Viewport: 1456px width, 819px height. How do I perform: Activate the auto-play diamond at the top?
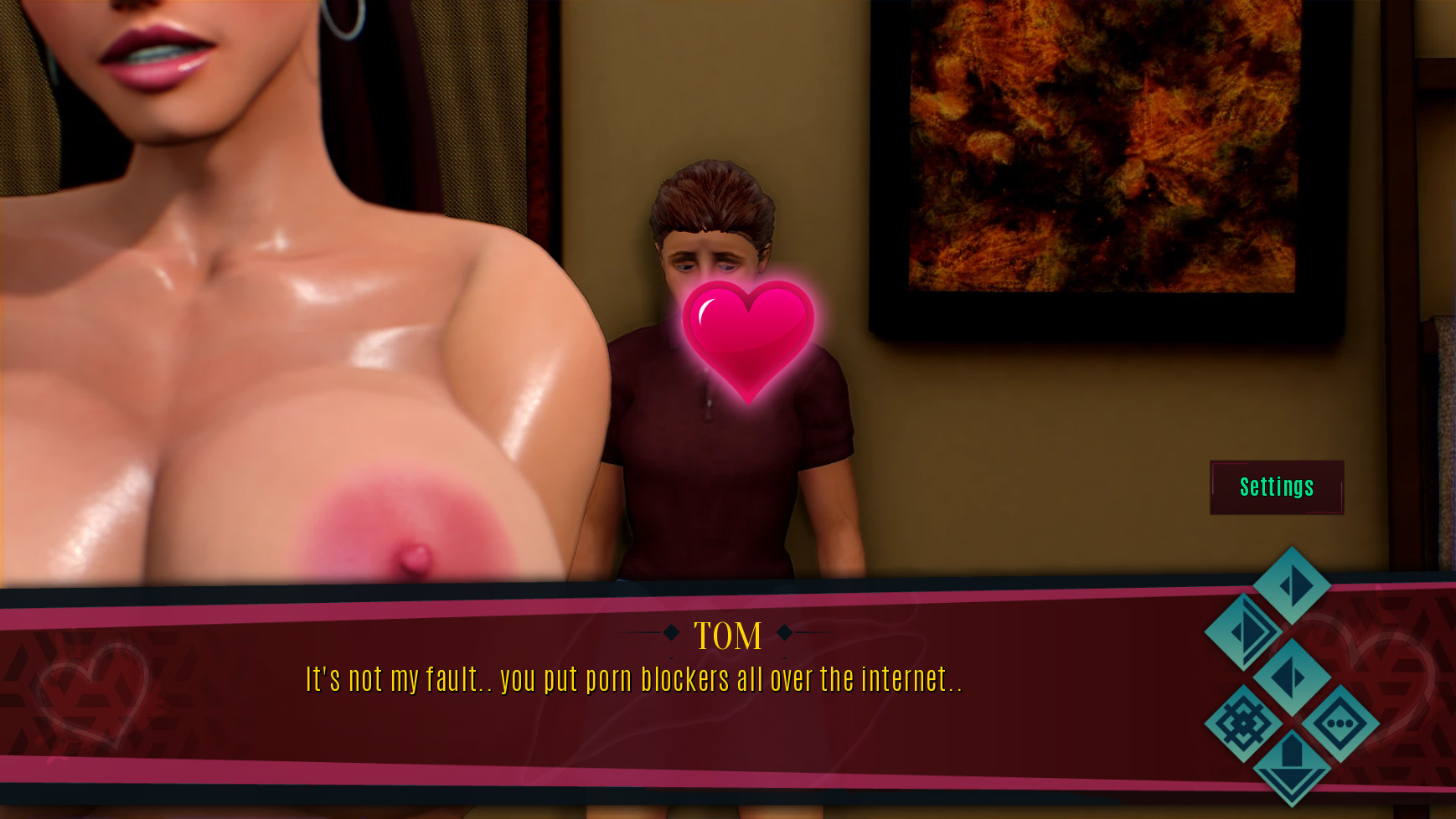(1292, 585)
